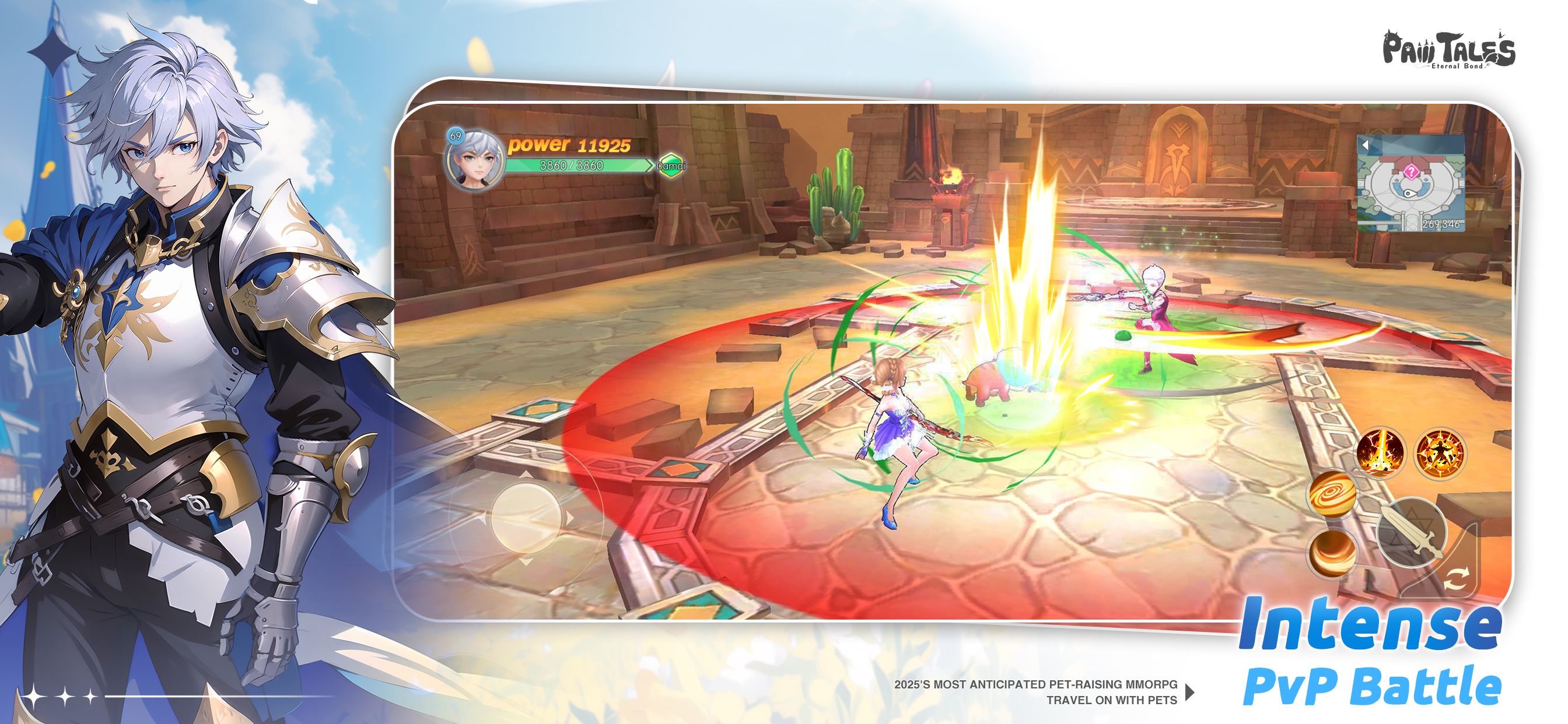Click the swap arrows button
This screenshot has width=1568, height=724.
pos(1455,578)
